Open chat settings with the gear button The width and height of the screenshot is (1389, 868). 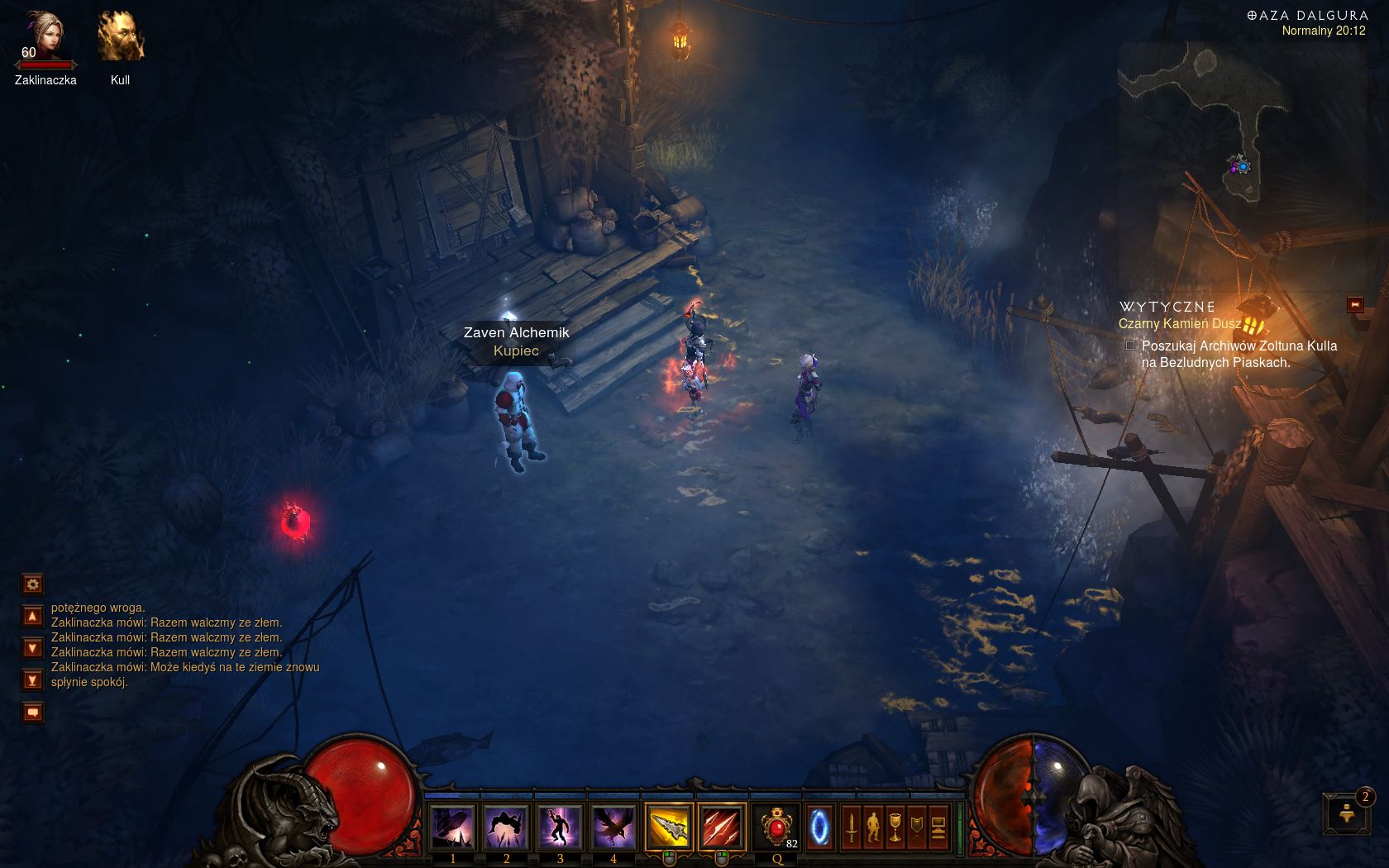tap(32, 584)
